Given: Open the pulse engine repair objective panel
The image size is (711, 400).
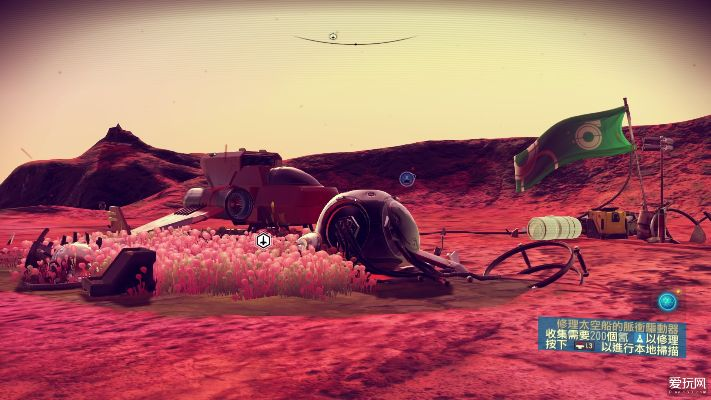Looking at the screenshot, I should [x=611, y=336].
